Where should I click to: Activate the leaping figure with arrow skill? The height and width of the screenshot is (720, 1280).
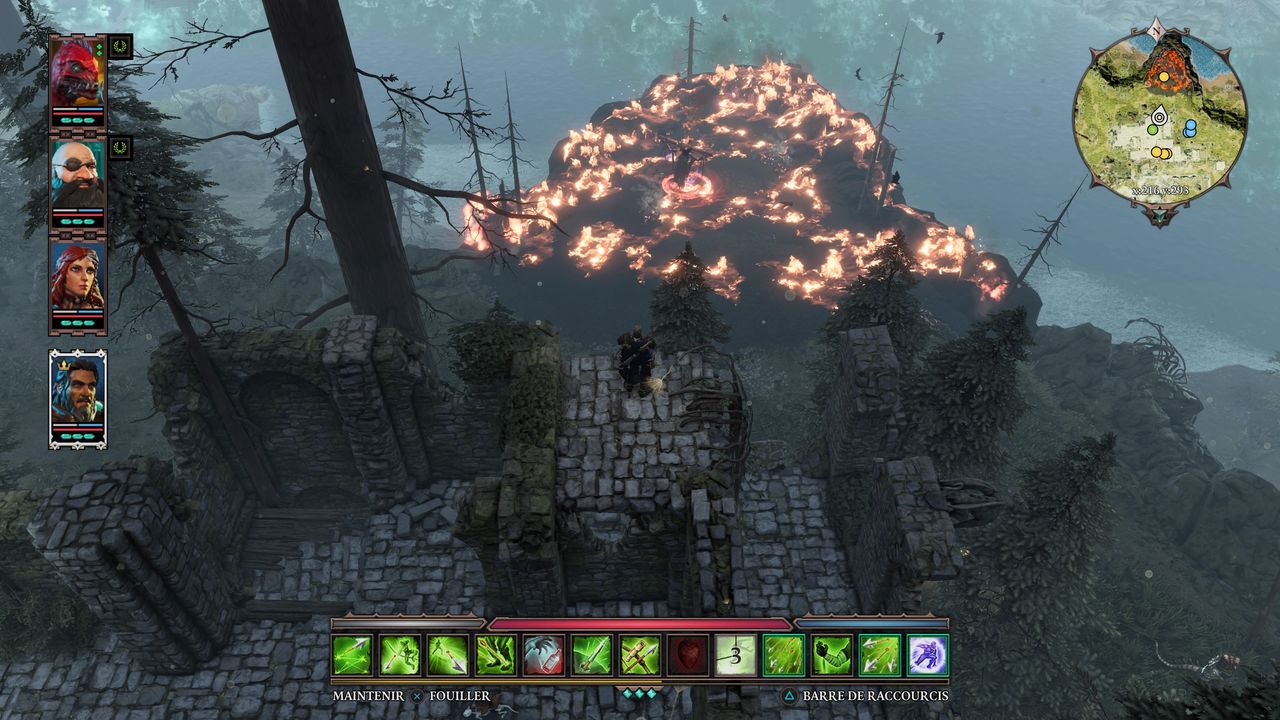coord(448,655)
